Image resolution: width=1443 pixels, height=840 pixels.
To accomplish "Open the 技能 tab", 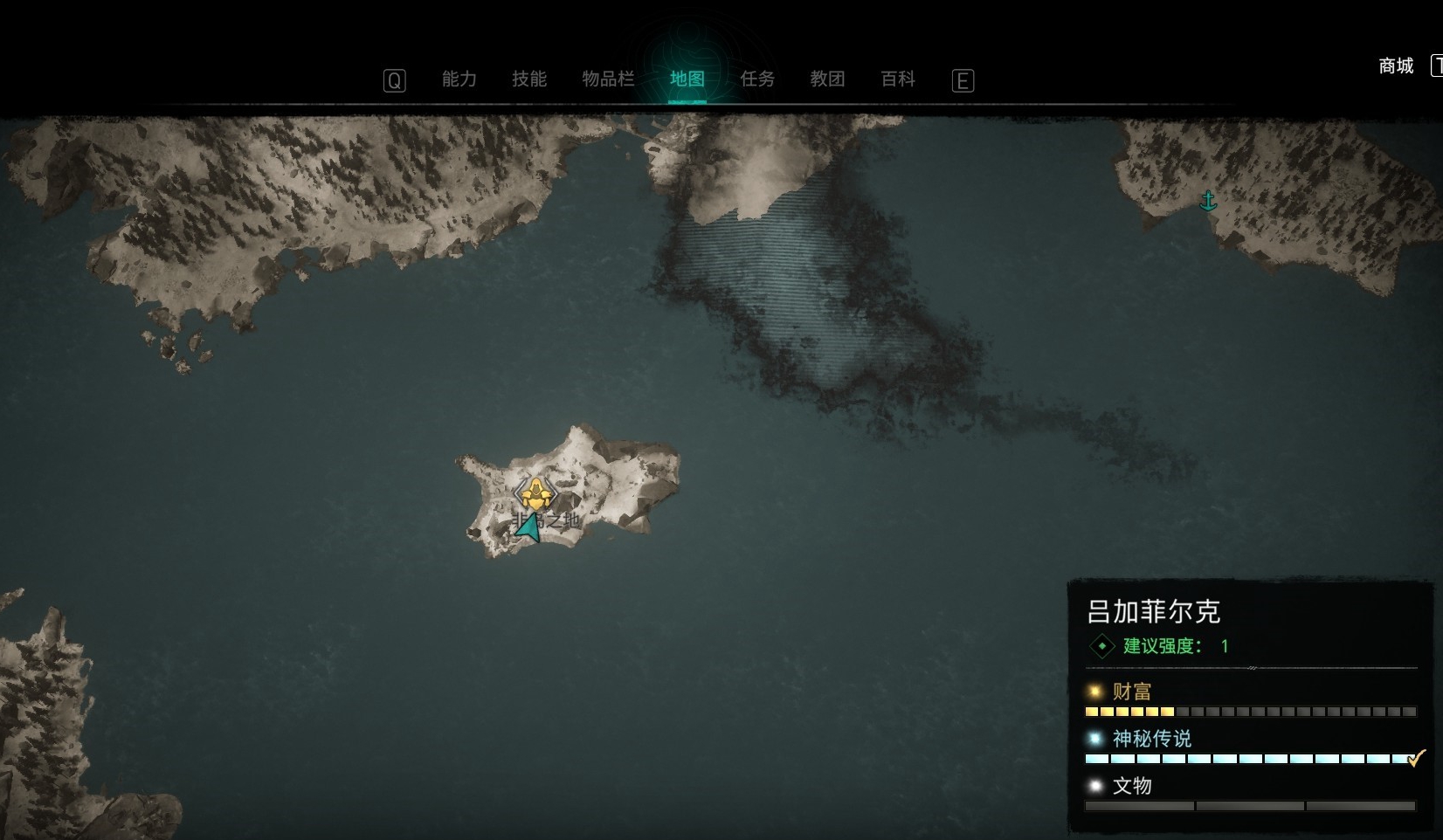I will (x=528, y=79).
